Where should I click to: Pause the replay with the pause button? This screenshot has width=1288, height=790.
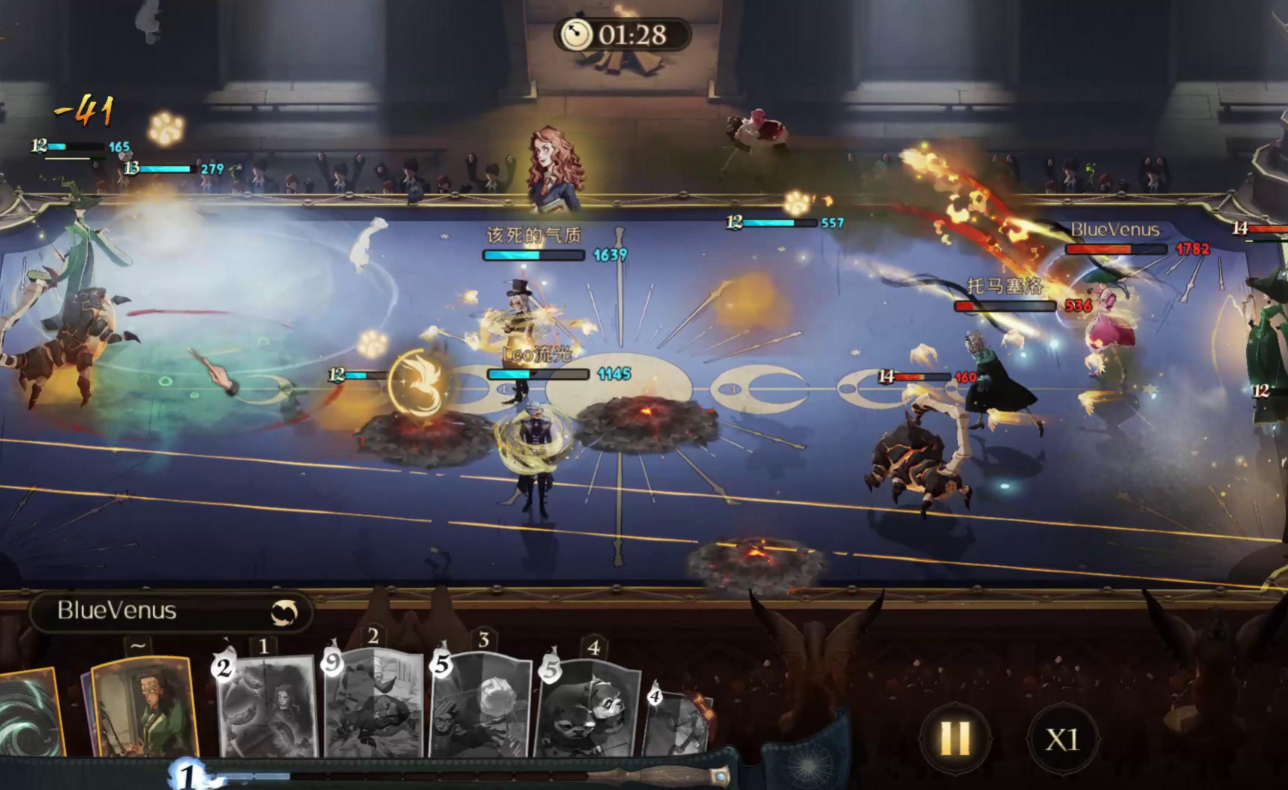point(954,739)
